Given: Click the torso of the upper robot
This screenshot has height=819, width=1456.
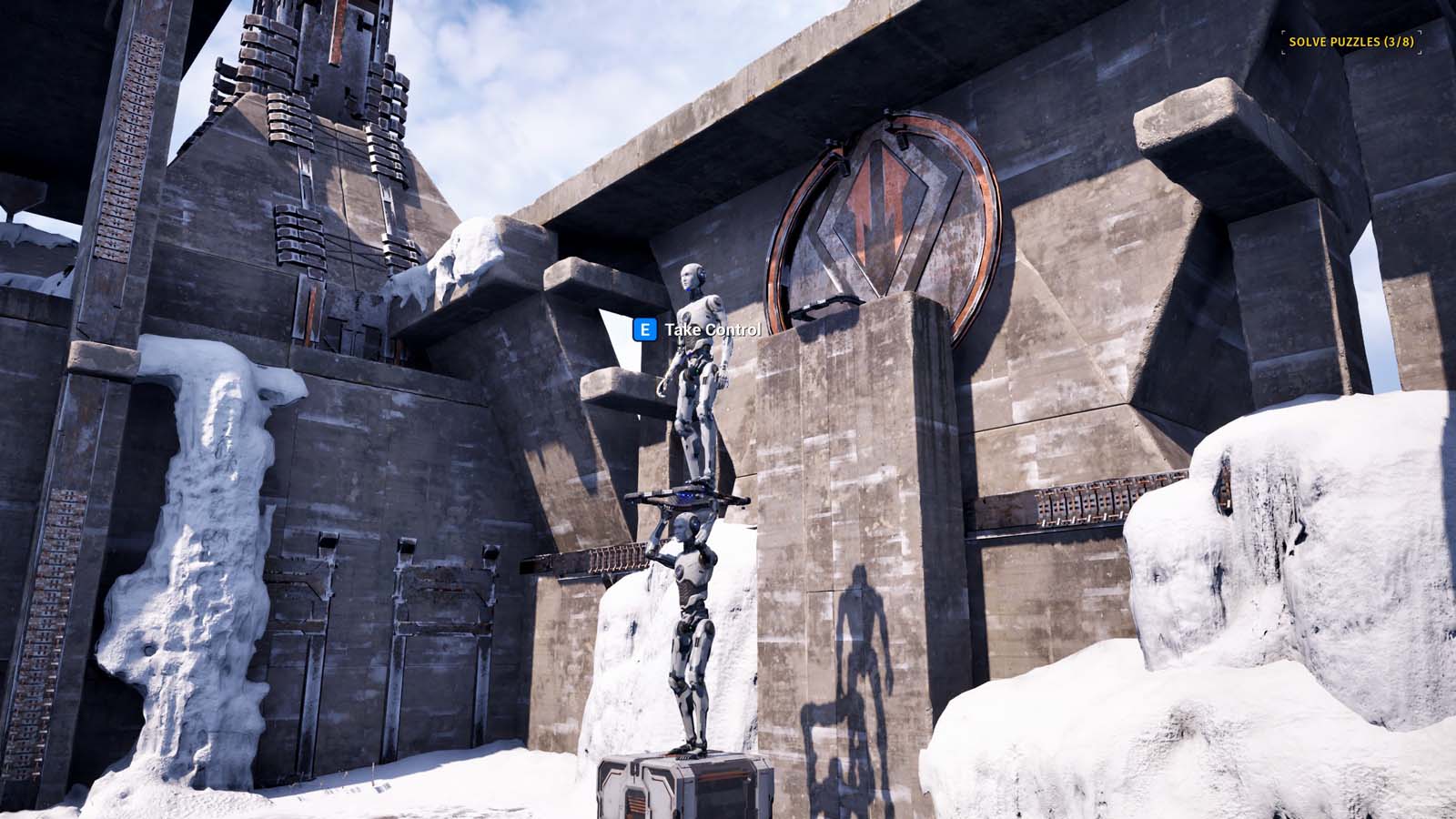Looking at the screenshot, I should [696, 355].
